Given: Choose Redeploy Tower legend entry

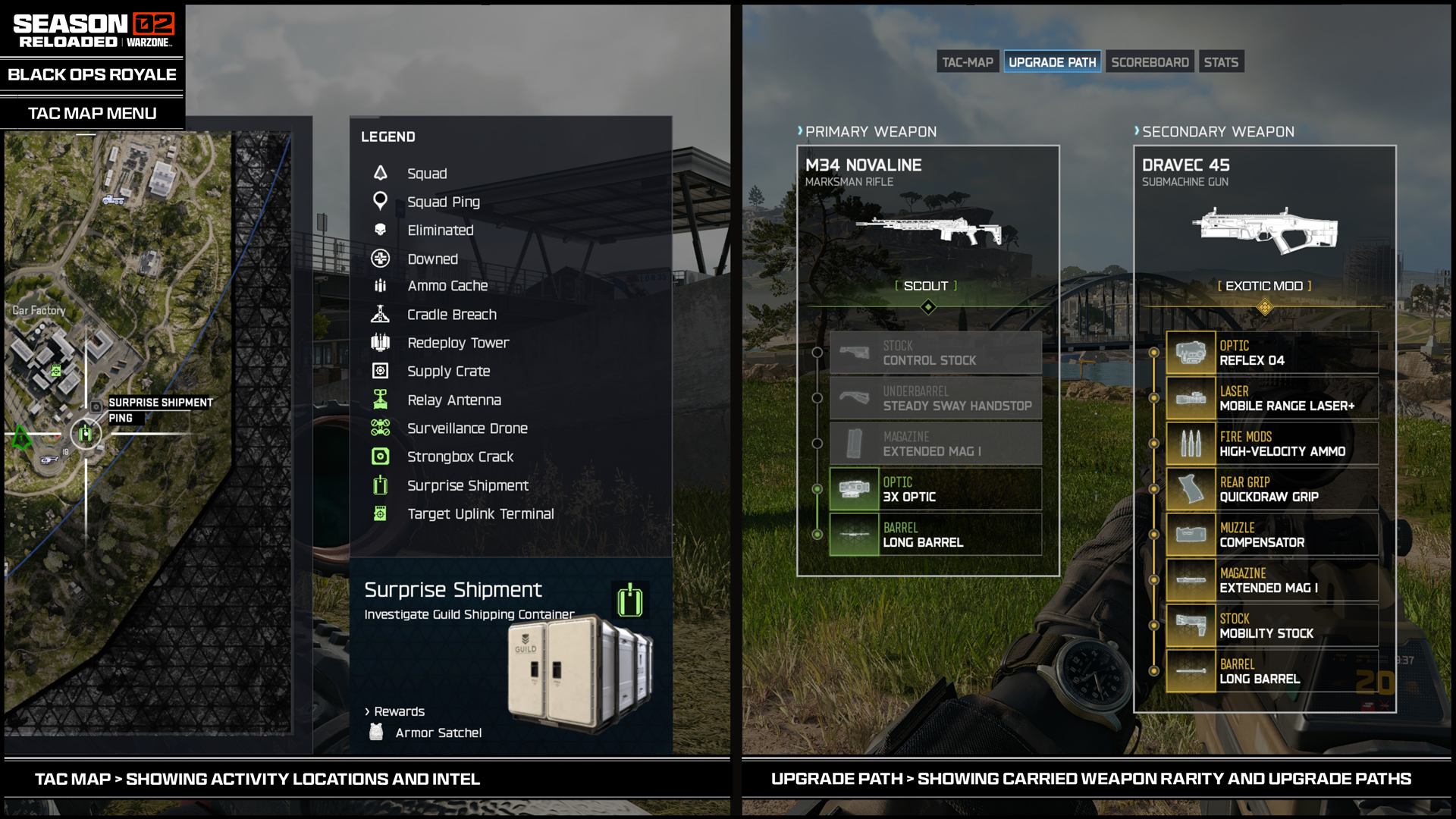Looking at the screenshot, I should coord(457,343).
